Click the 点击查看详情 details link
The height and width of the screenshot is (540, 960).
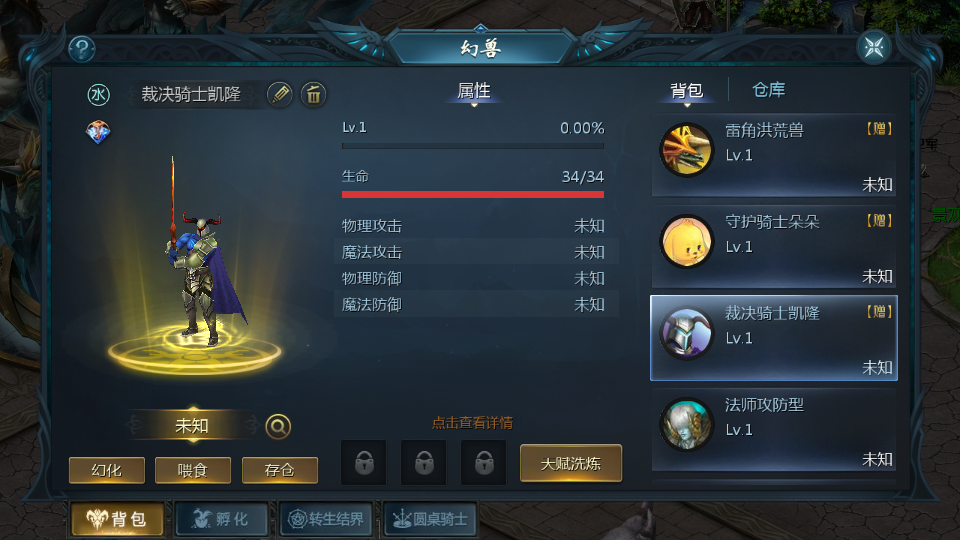click(472, 423)
